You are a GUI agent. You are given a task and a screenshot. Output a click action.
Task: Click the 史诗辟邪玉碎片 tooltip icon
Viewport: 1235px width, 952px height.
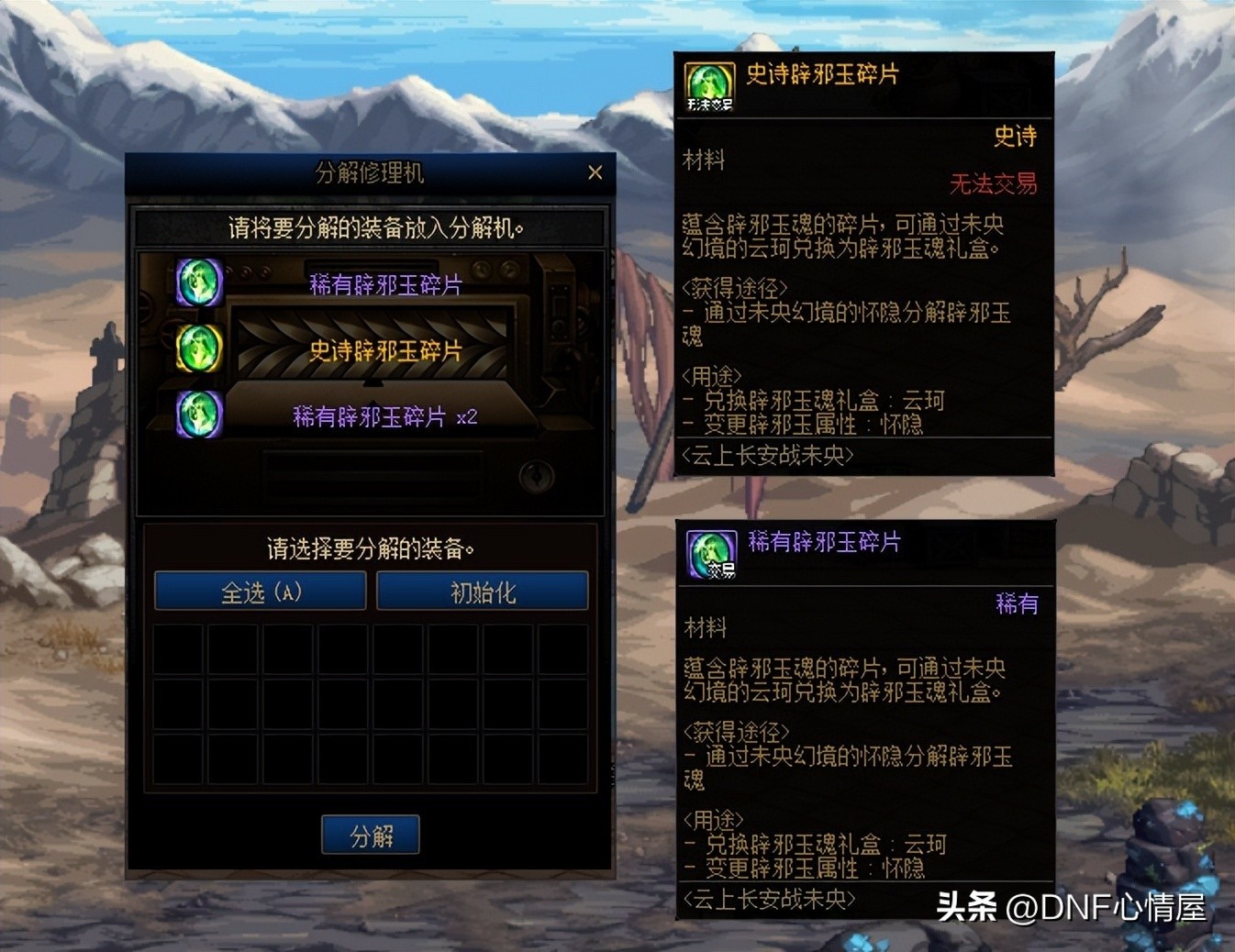pyautogui.click(x=709, y=87)
